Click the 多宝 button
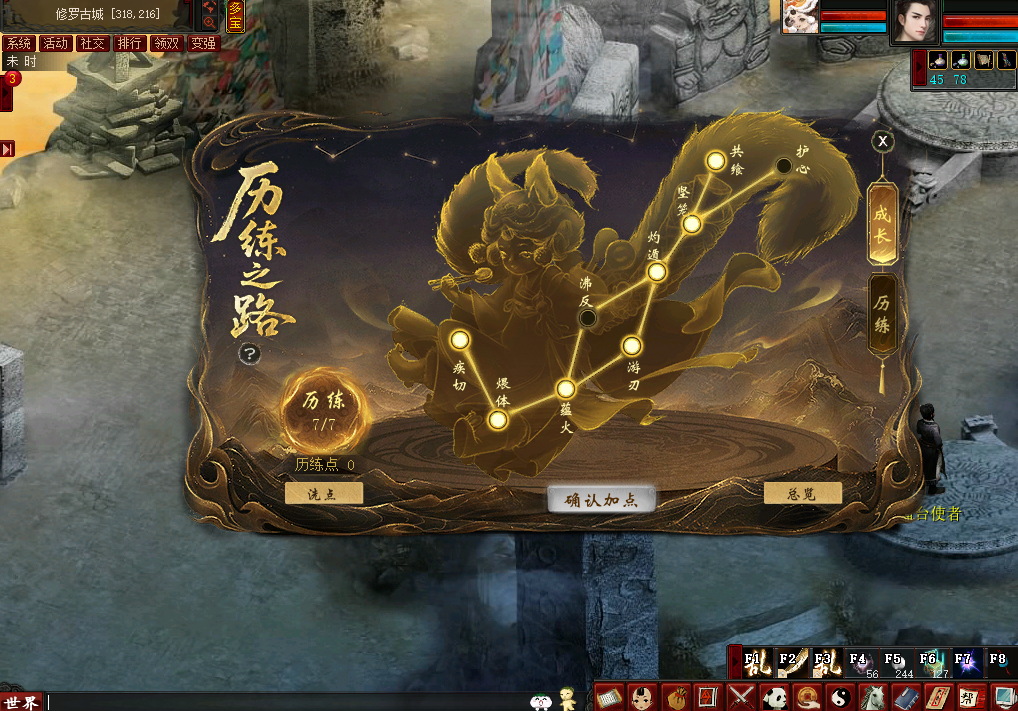 (x=235, y=16)
